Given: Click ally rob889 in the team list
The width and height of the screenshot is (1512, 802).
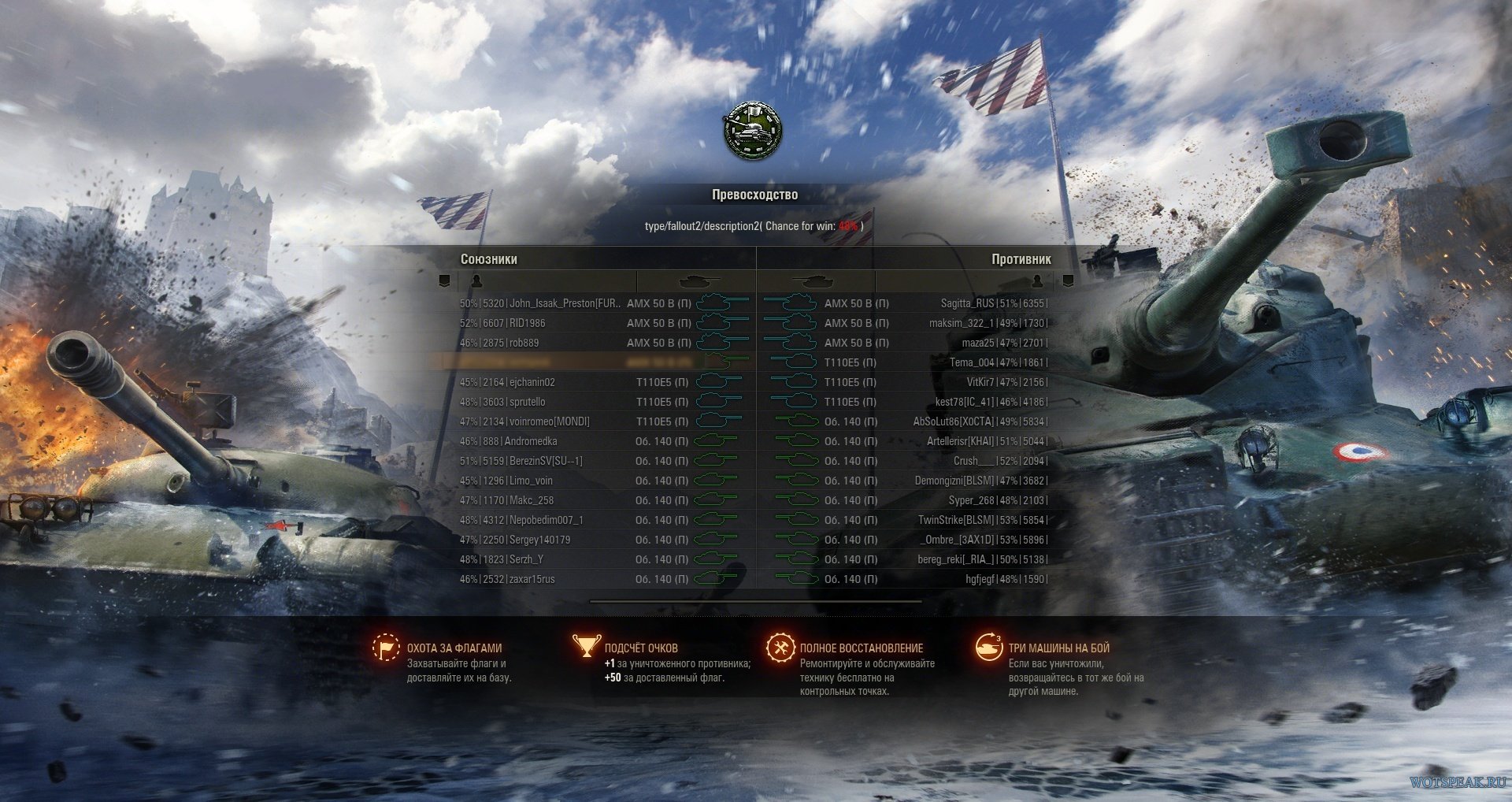Looking at the screenshot, I should pos(524,343).
